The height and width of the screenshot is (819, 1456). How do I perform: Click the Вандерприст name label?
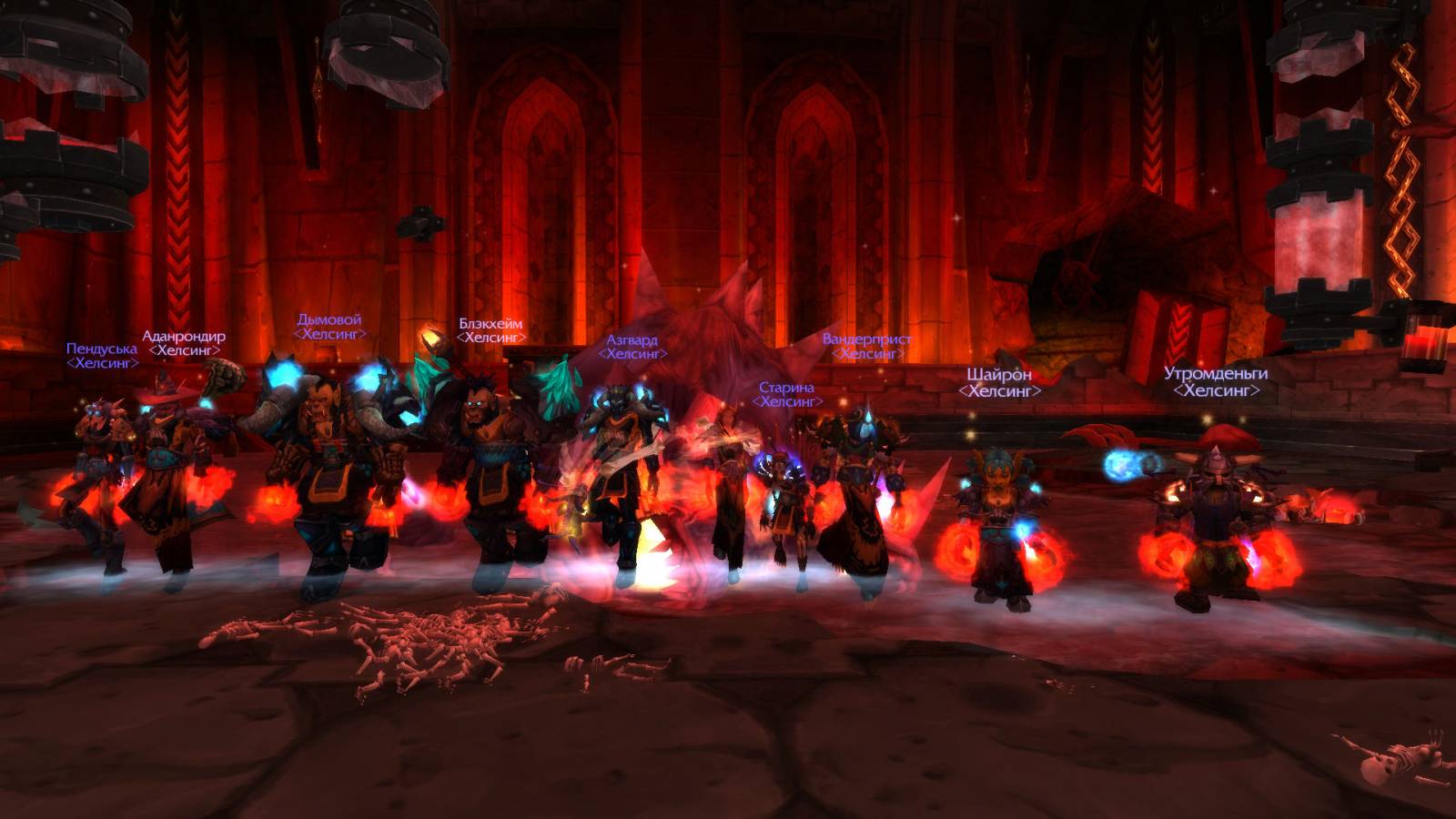[867, 339]
